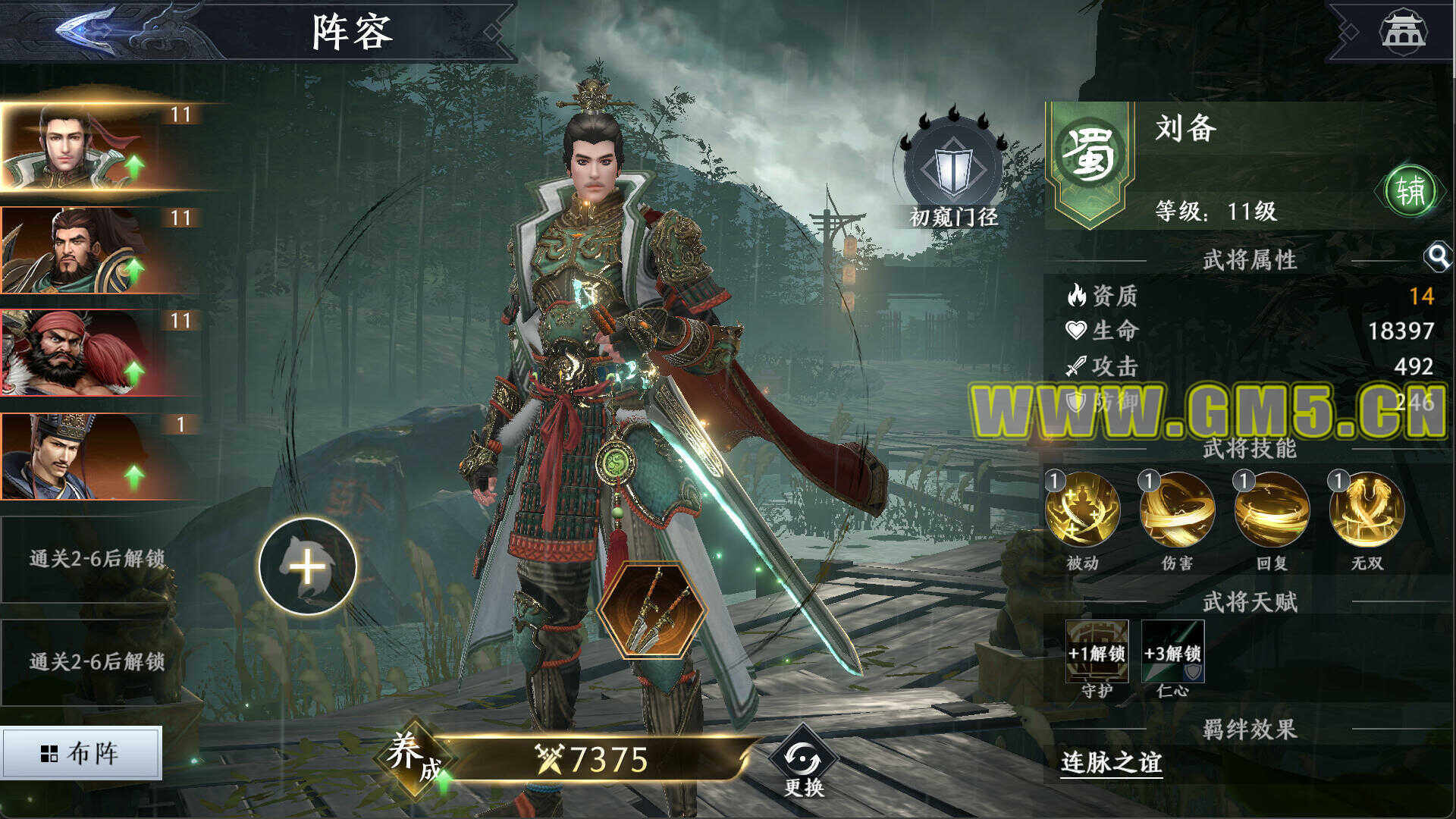
Task: View the 被动 passive skill icon
Action: point(1082,510)
